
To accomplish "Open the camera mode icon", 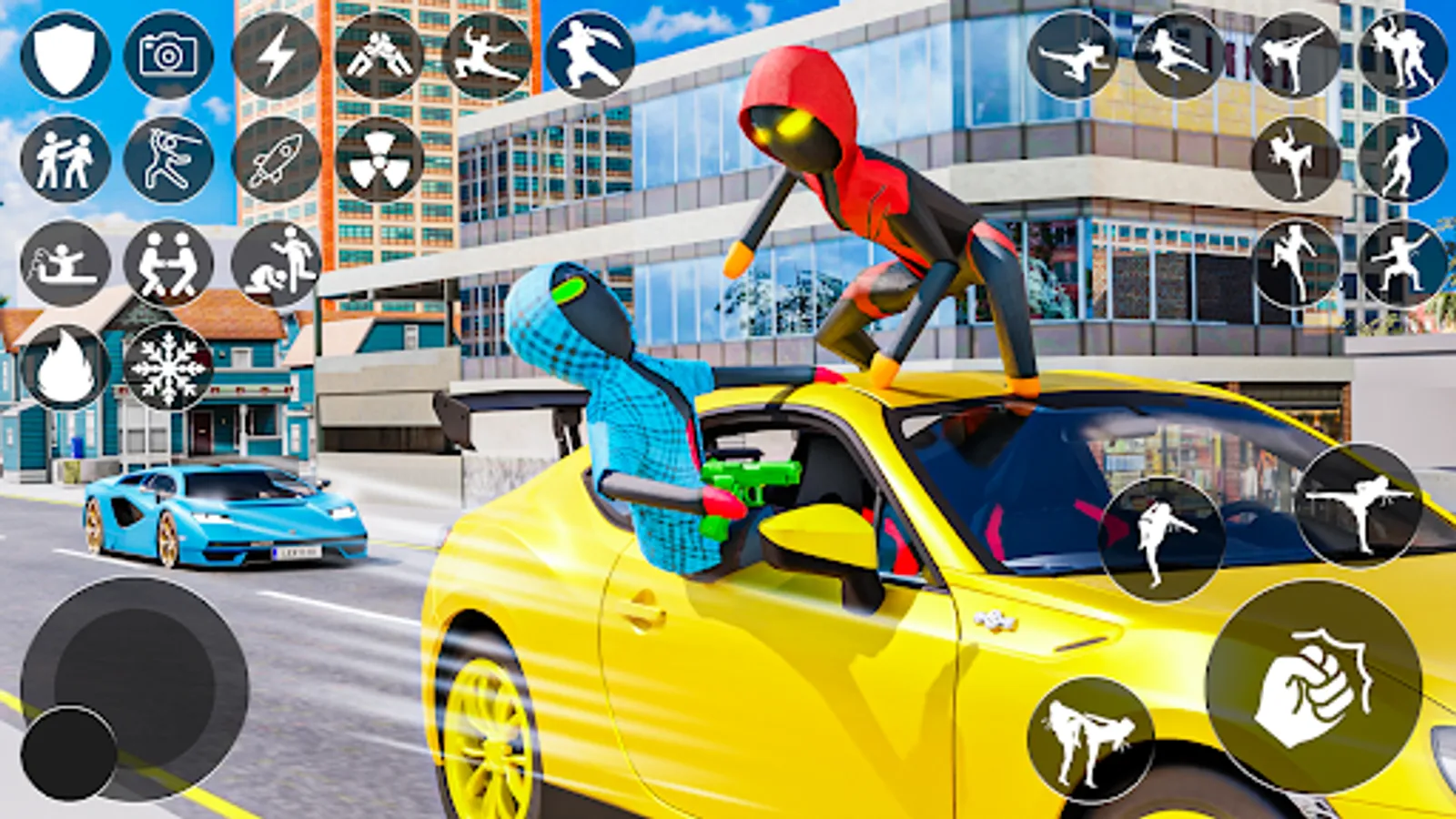I will pos(167,56).
